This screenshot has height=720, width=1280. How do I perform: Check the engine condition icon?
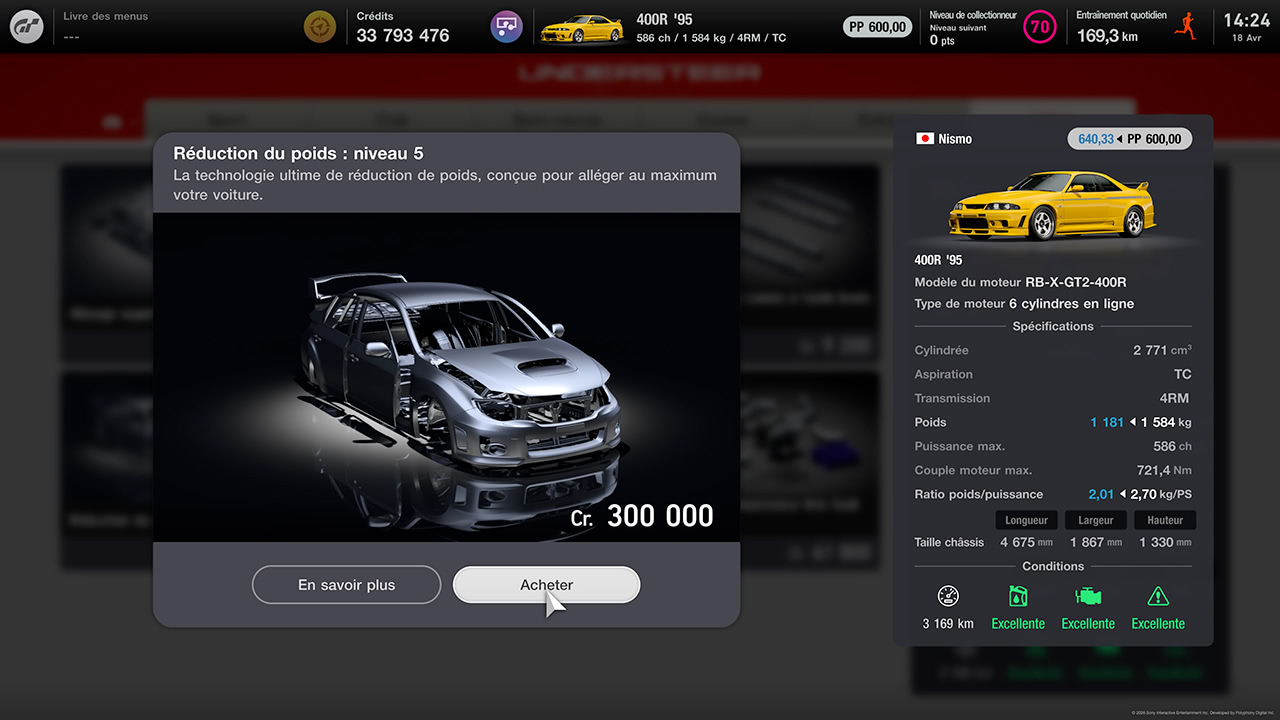tap(1088, 596)
